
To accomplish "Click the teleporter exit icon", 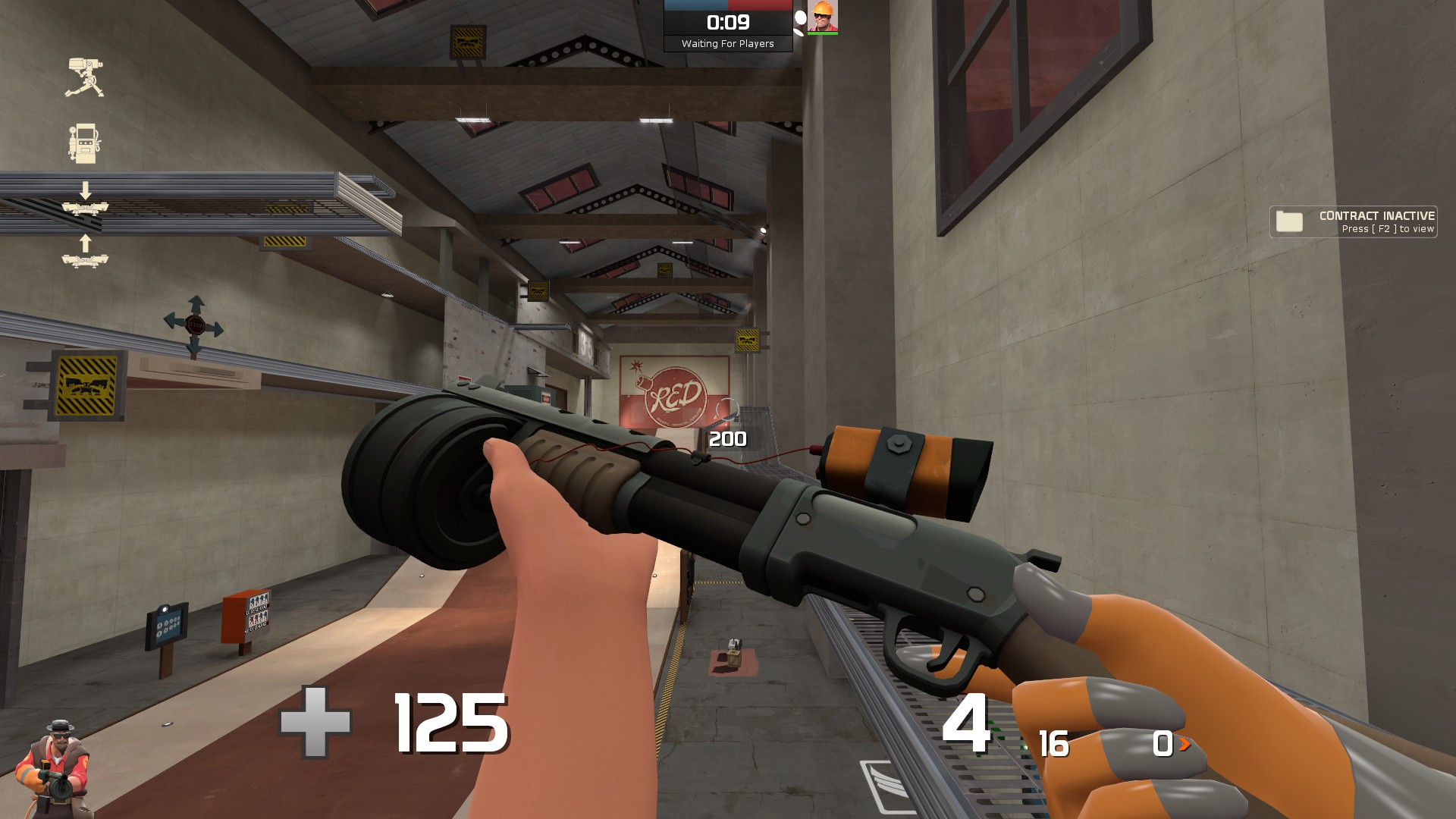I will (x=84, y=259).
